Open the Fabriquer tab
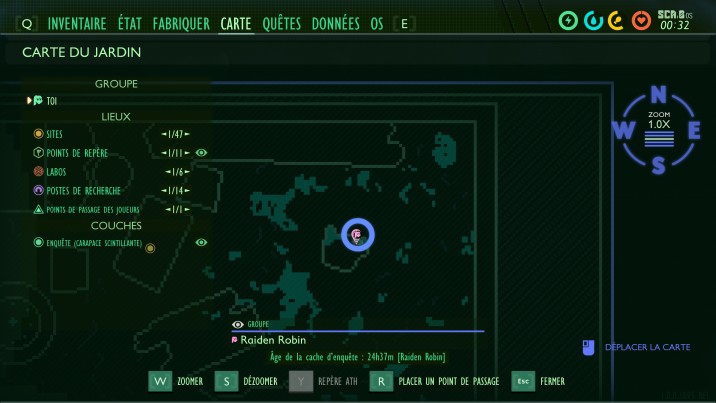Image resolution: width=716 pixels, height=403 pixels. click(181, 23)
